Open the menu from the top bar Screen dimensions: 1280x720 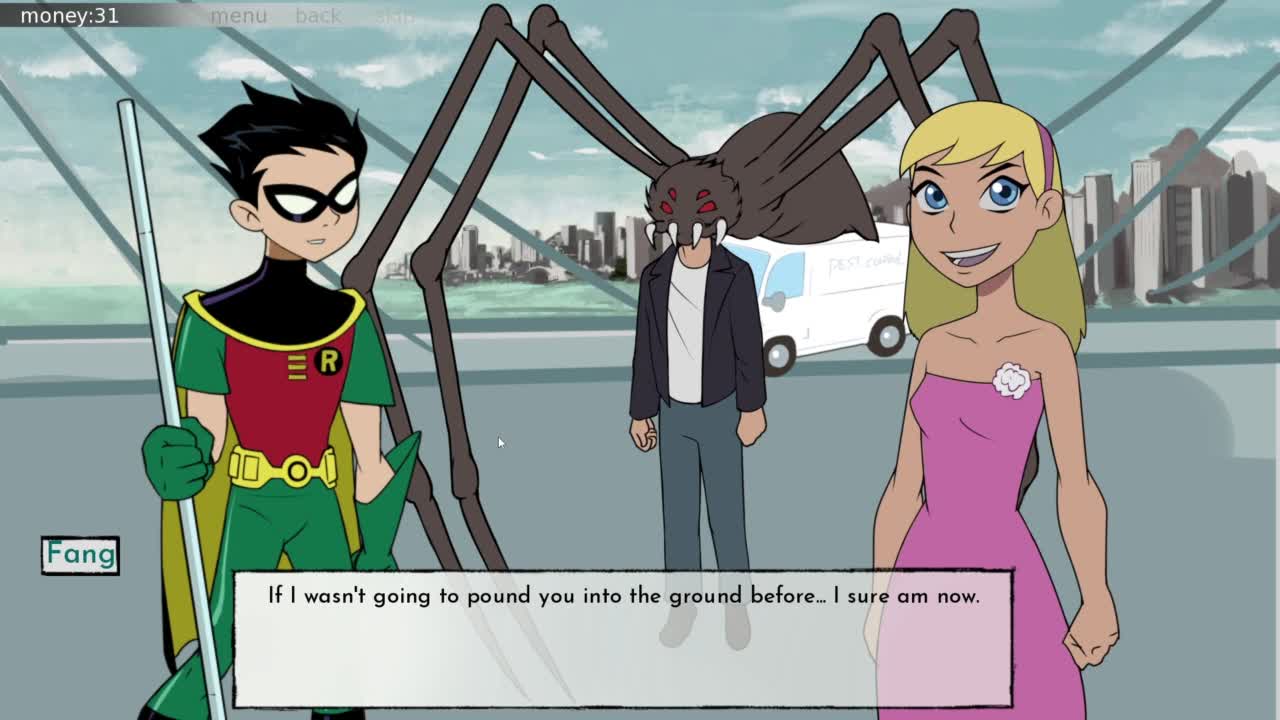coord(239,16)
